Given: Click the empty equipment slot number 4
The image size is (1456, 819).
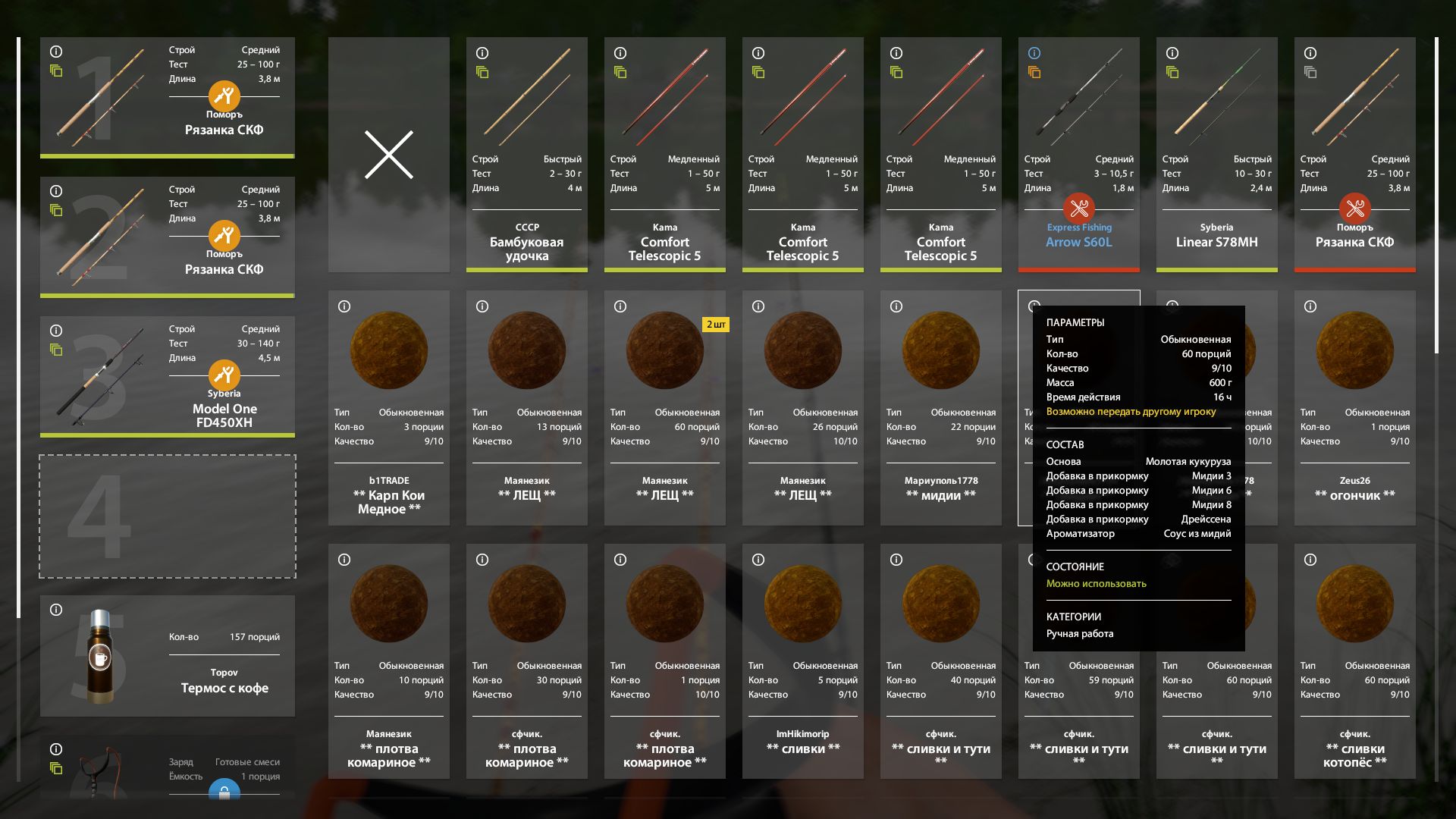Looking at the screenshot, I should pyautogui.click(x=167, y=516).
